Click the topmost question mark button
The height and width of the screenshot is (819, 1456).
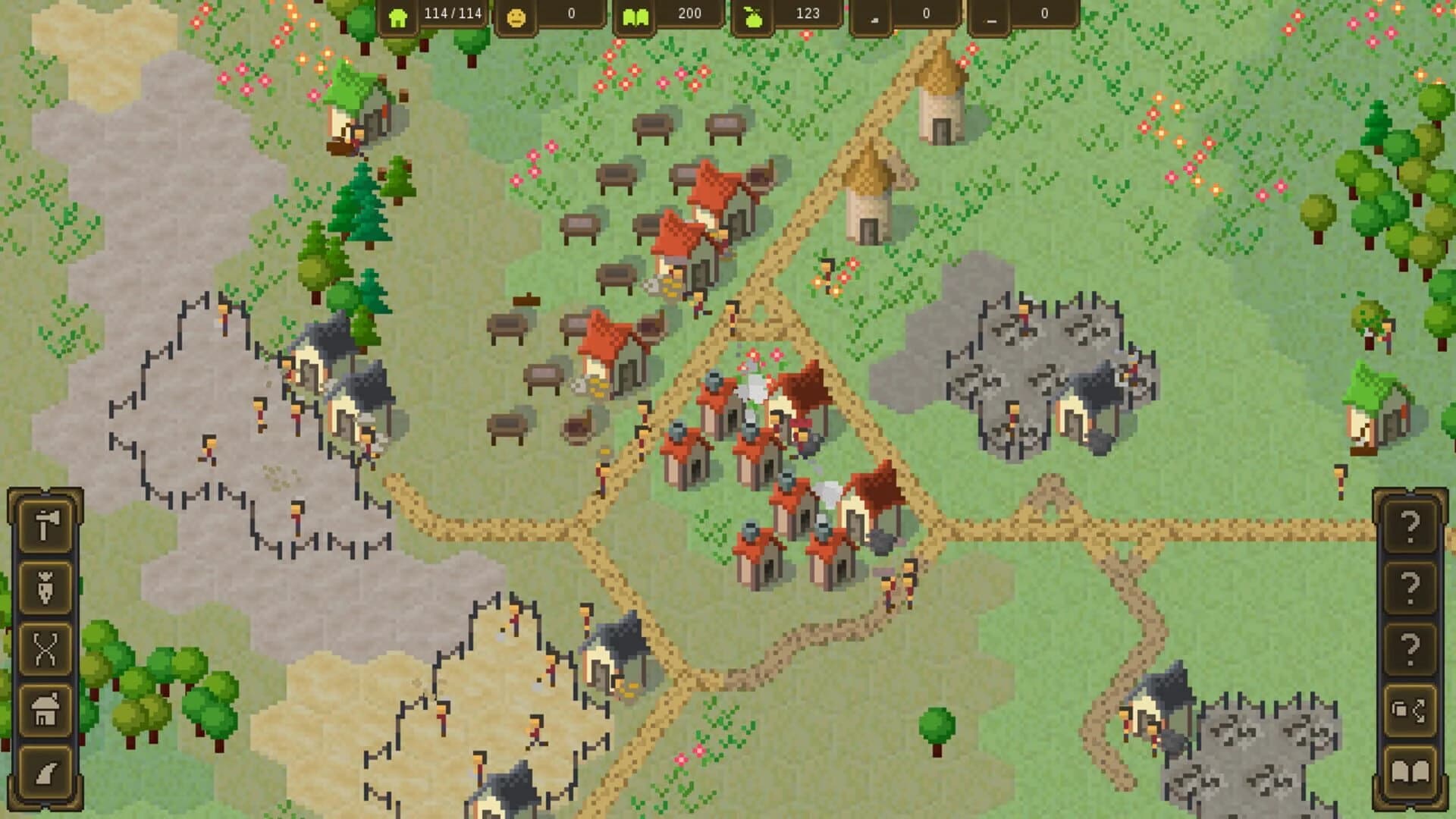pos(1409,523)
